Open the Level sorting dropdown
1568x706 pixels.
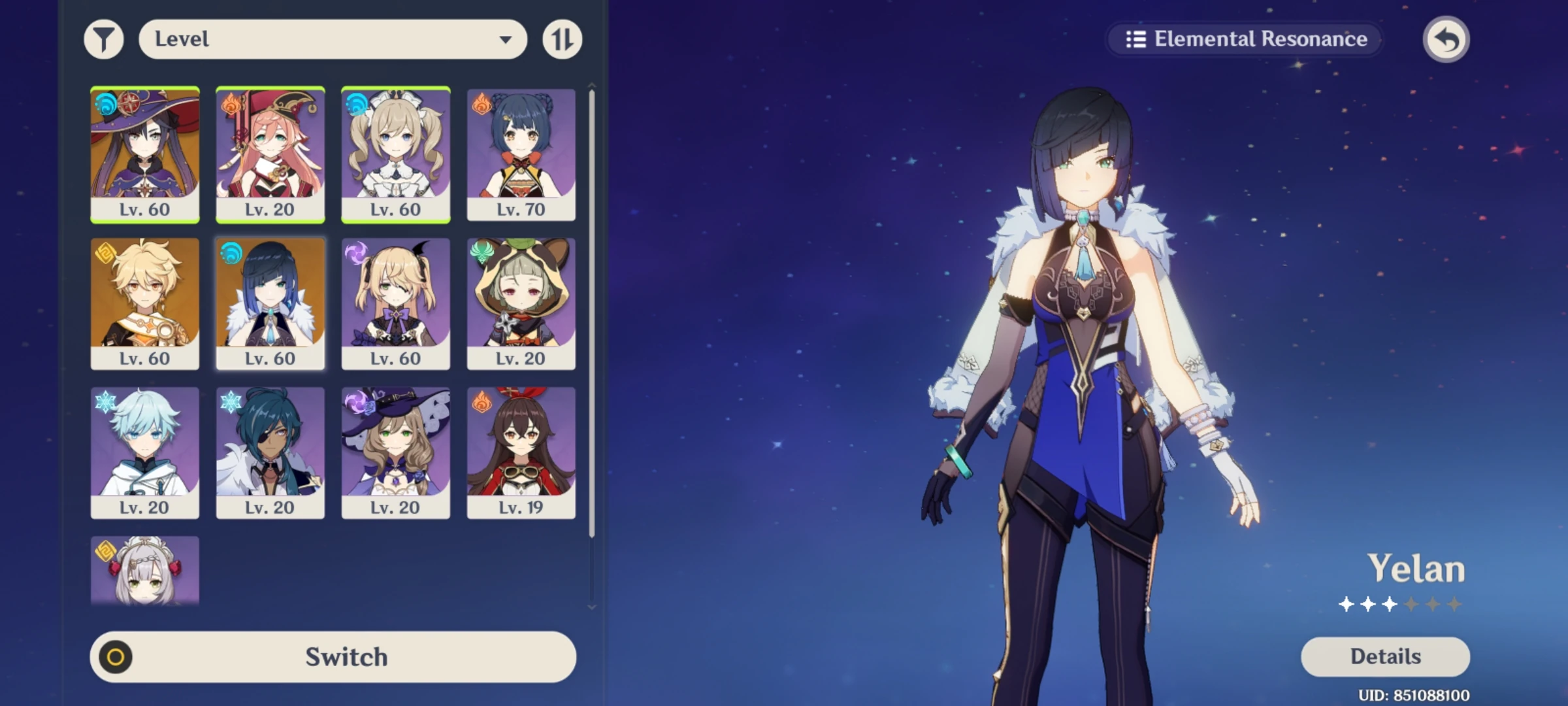pos(333,39)
